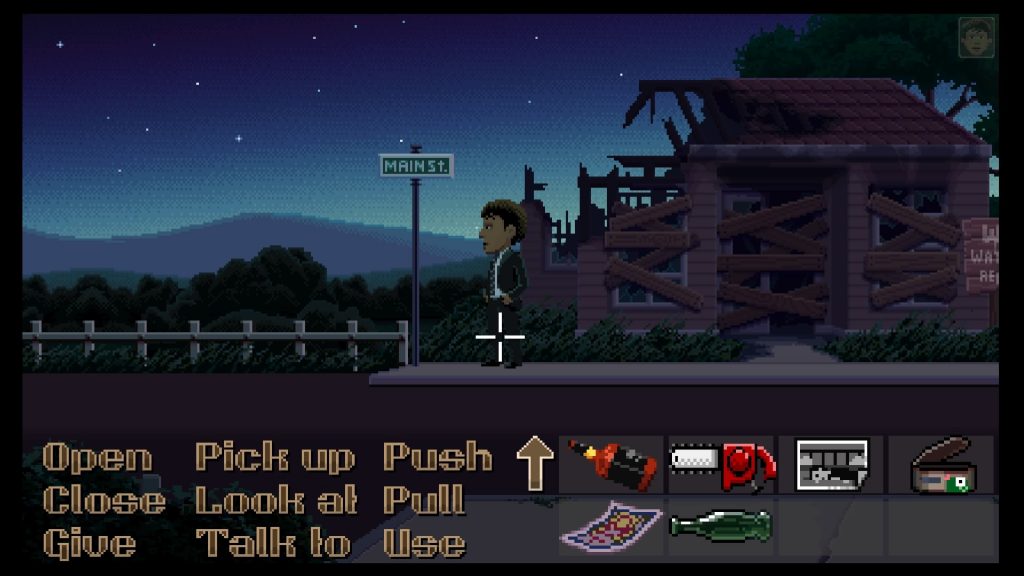
Task: Select the black-and-white photo item
Action: [x=831, y=464]
